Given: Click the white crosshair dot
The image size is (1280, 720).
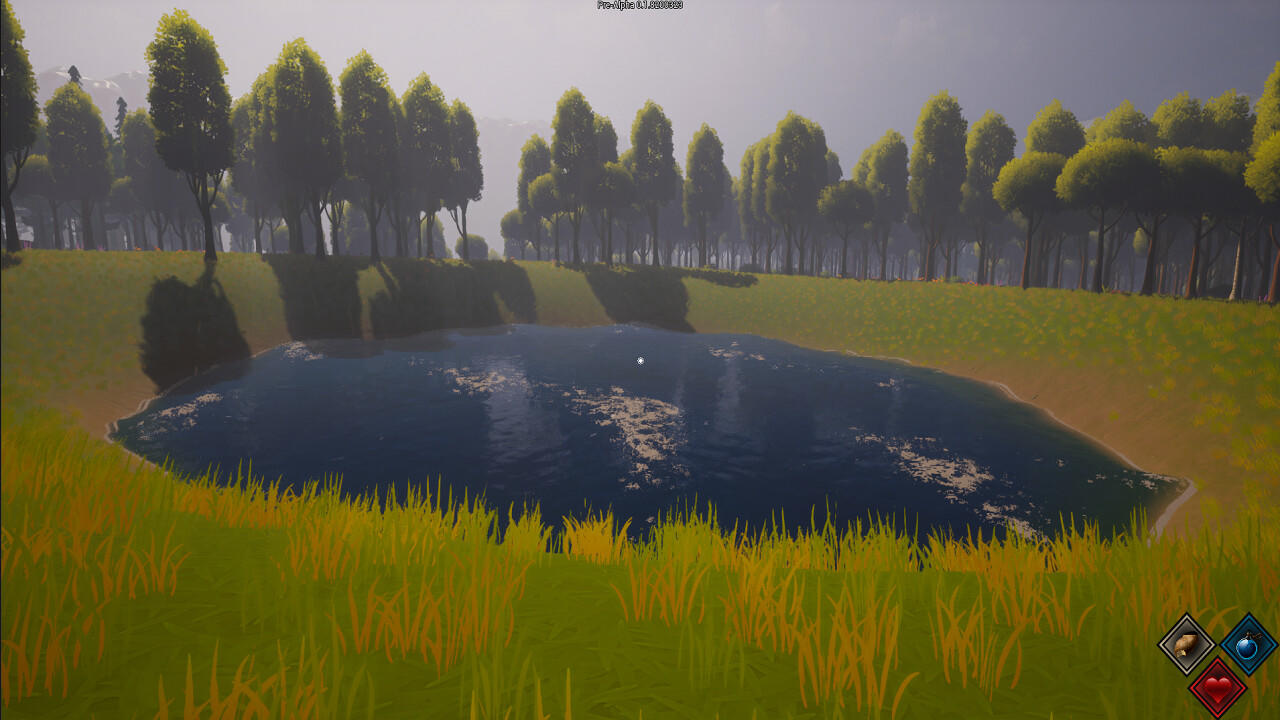Looking at the screenshot, I should point(638,359).
